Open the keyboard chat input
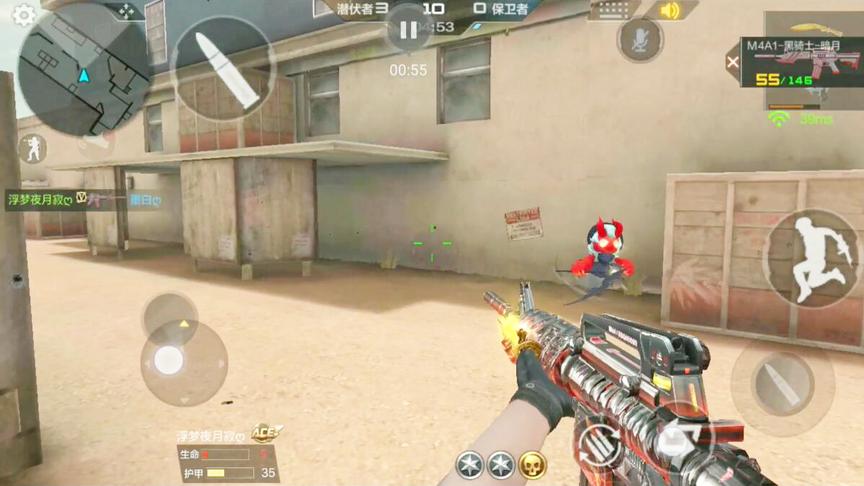Screen dimensions: 864x486 click(614, 11)
